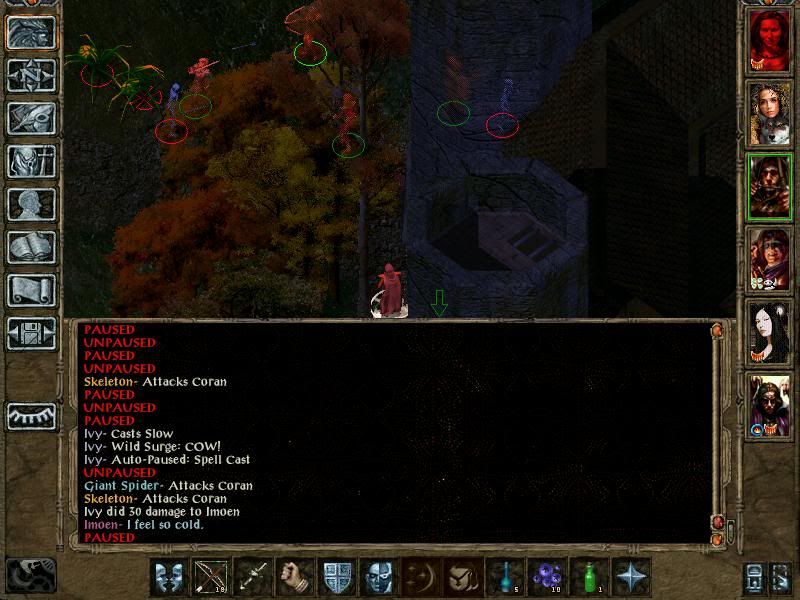Image resolution: width=800 pixels, height=600 pixels.
Task: Select the face-painted warrior portrait
Action: (x=770, y=258)
